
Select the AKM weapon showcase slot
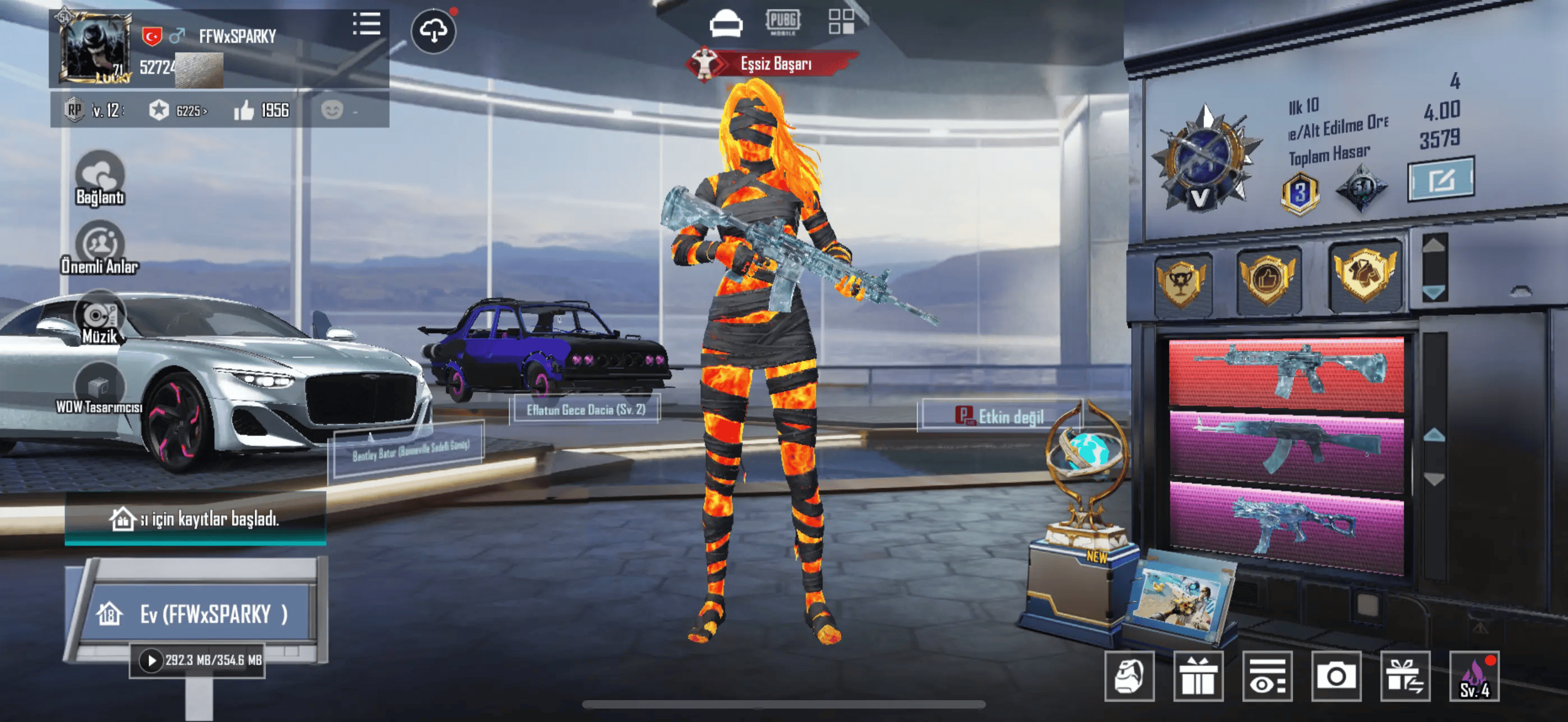[1286, 450]
